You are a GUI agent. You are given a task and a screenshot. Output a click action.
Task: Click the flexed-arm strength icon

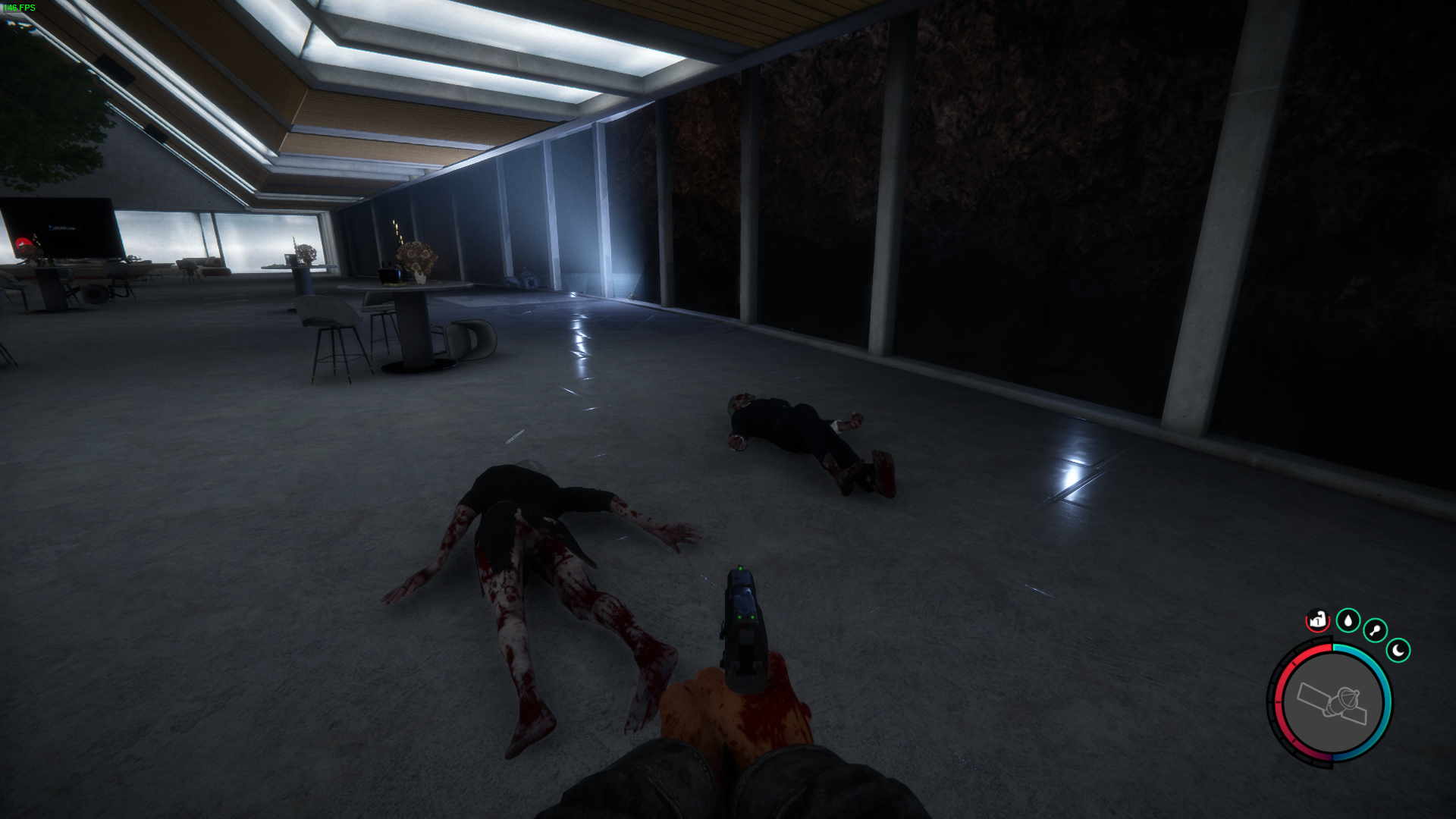point(1318,620)
